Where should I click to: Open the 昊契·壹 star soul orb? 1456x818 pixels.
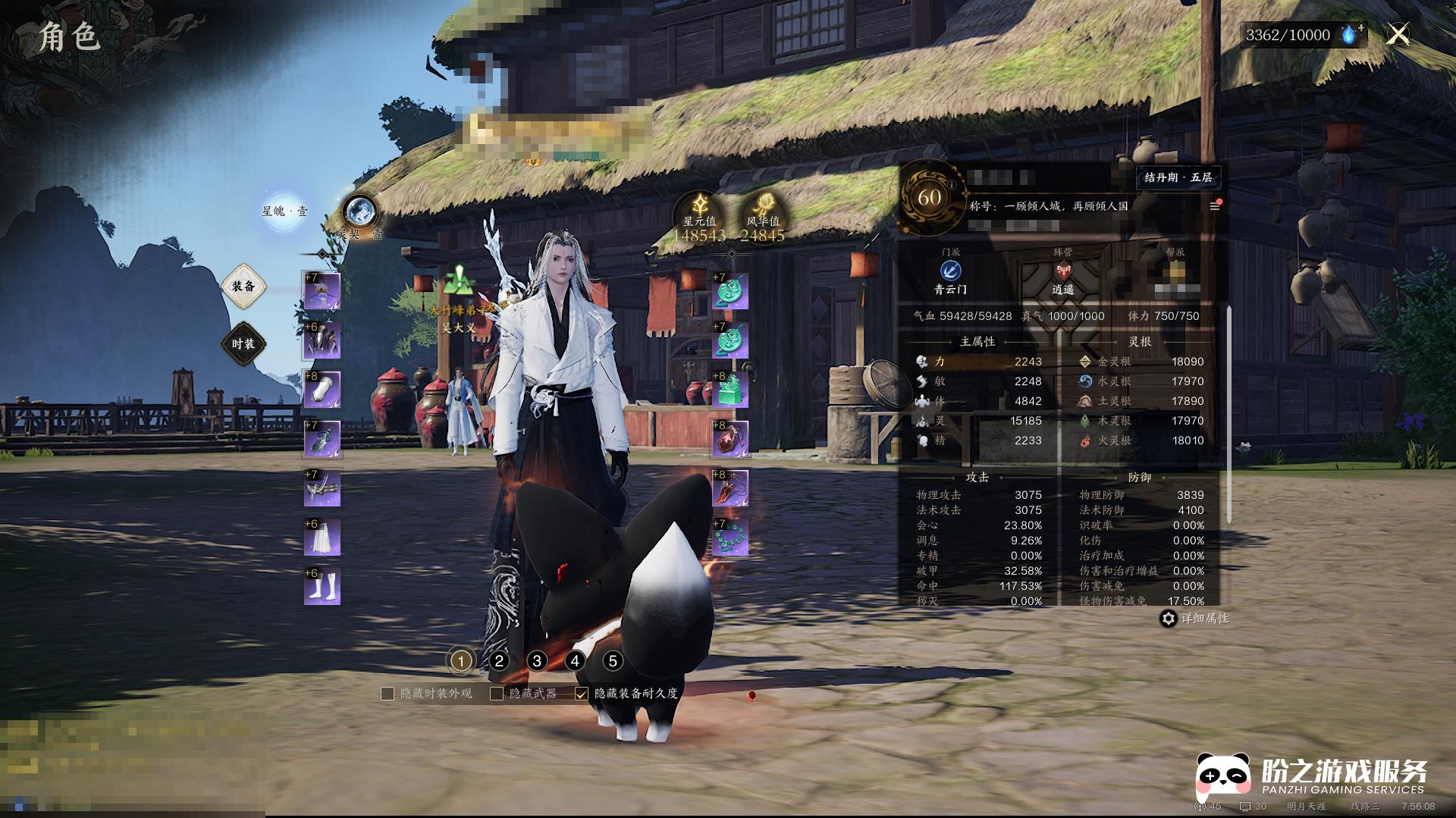point(359,212)
